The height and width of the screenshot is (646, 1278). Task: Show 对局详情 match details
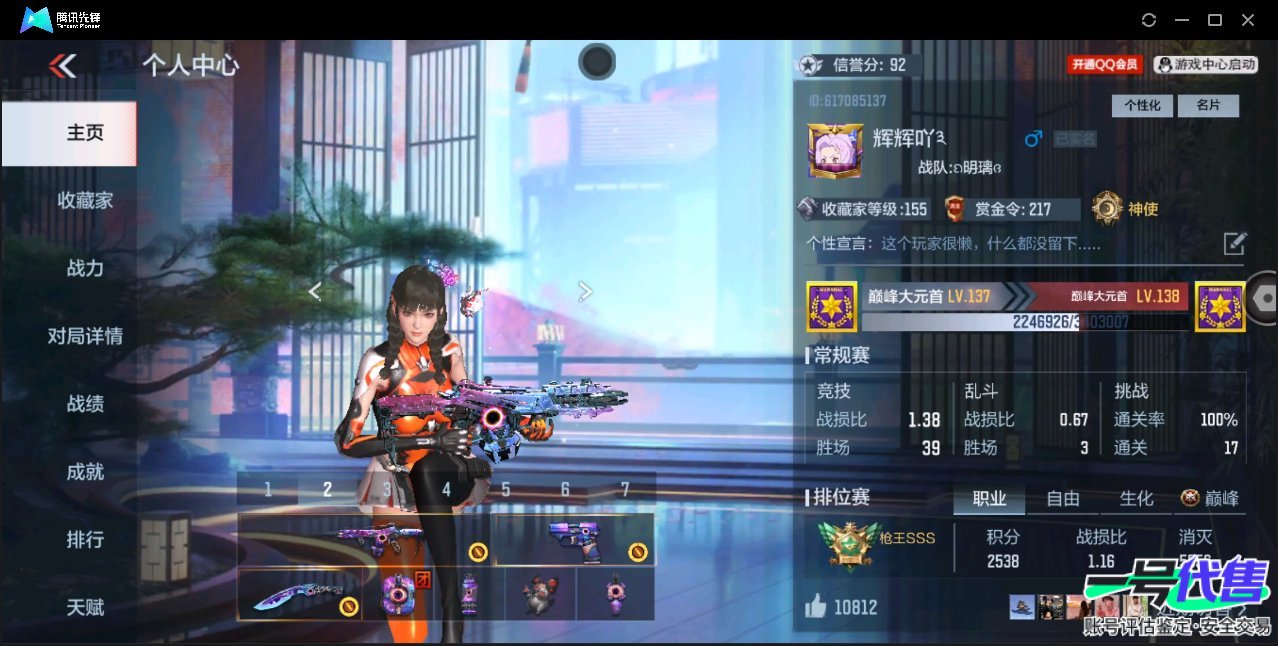click(x=85, y=336)
